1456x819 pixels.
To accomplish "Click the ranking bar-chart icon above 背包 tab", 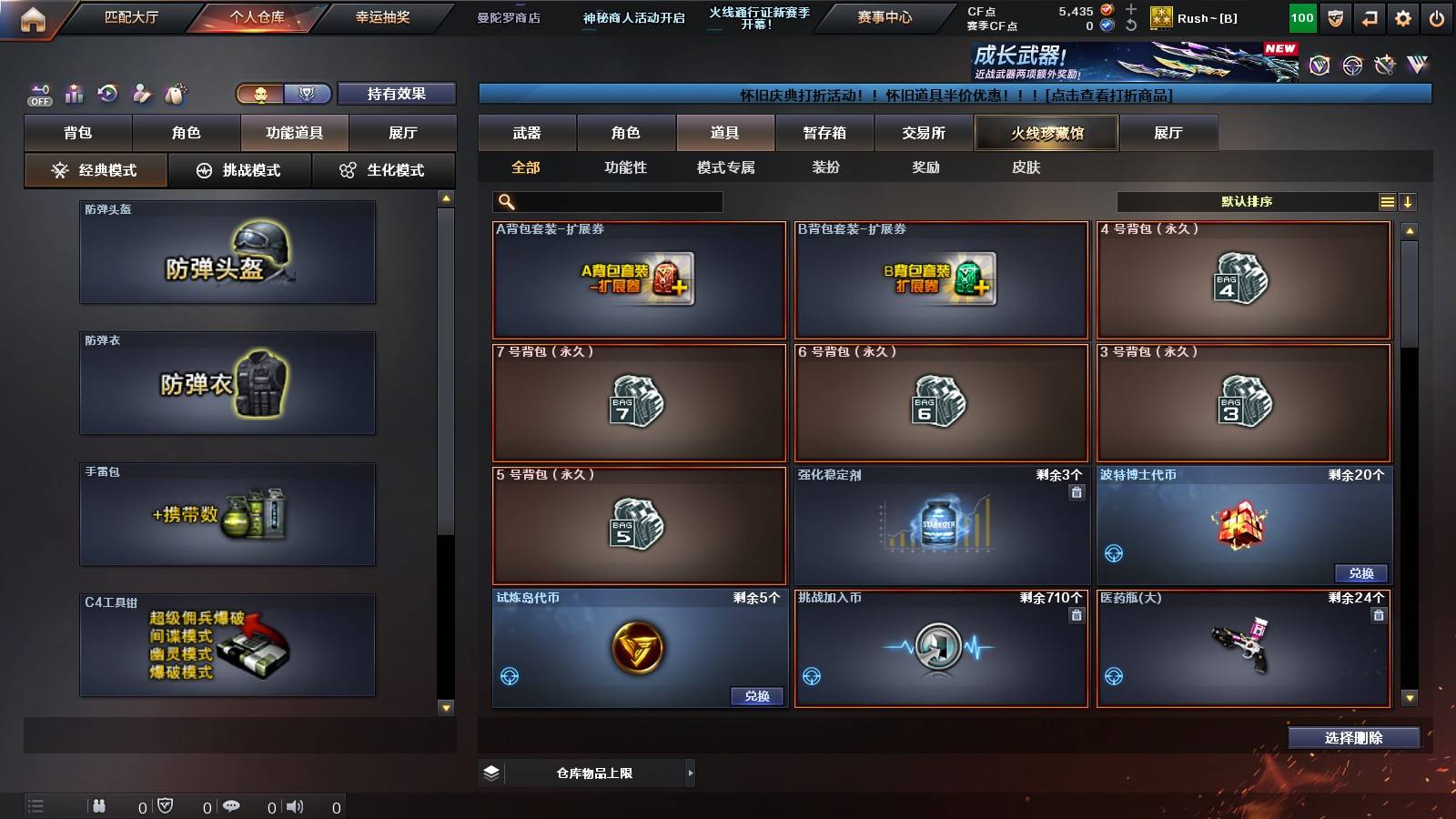I will coord(74,94).
